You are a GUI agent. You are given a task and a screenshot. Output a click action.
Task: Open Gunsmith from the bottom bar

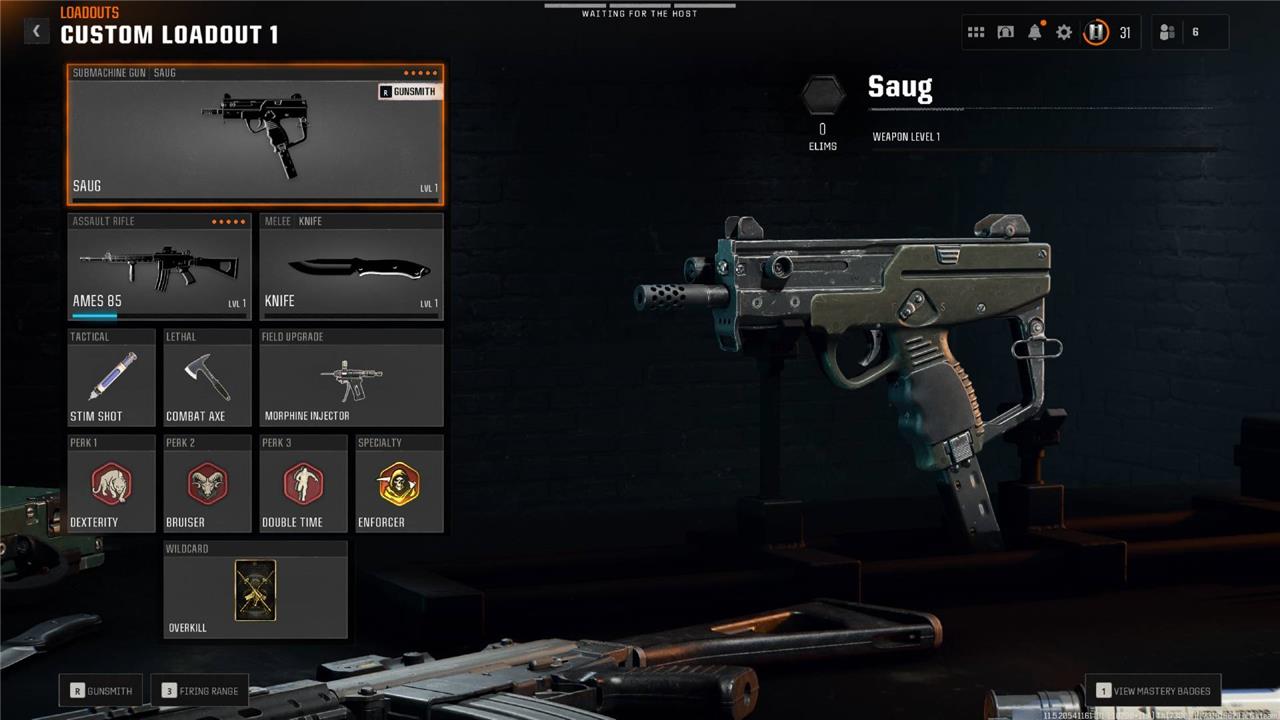pyautogui.click(x=101, y=690)
